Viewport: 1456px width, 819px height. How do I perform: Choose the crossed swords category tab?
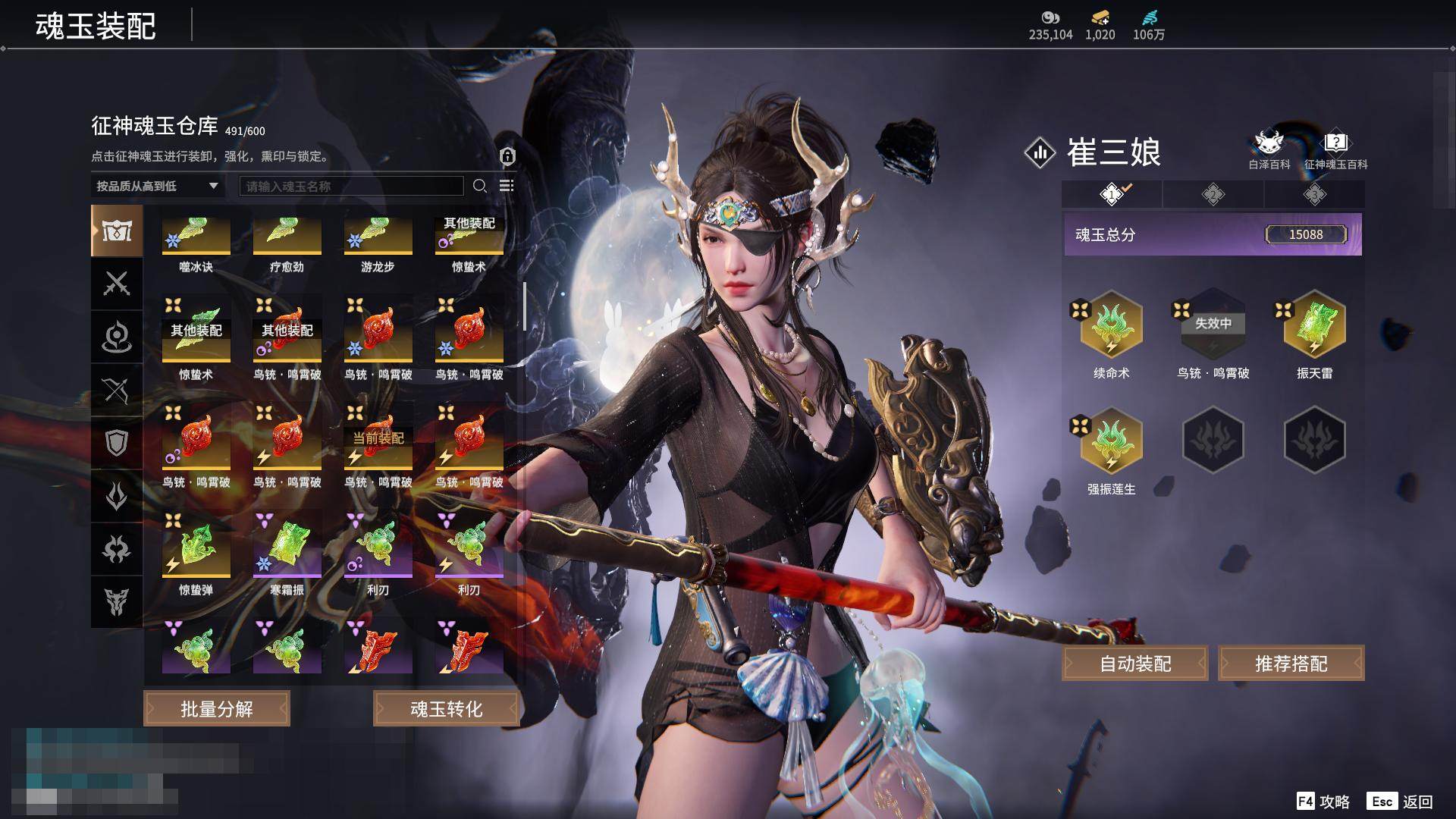click(117, 284)
